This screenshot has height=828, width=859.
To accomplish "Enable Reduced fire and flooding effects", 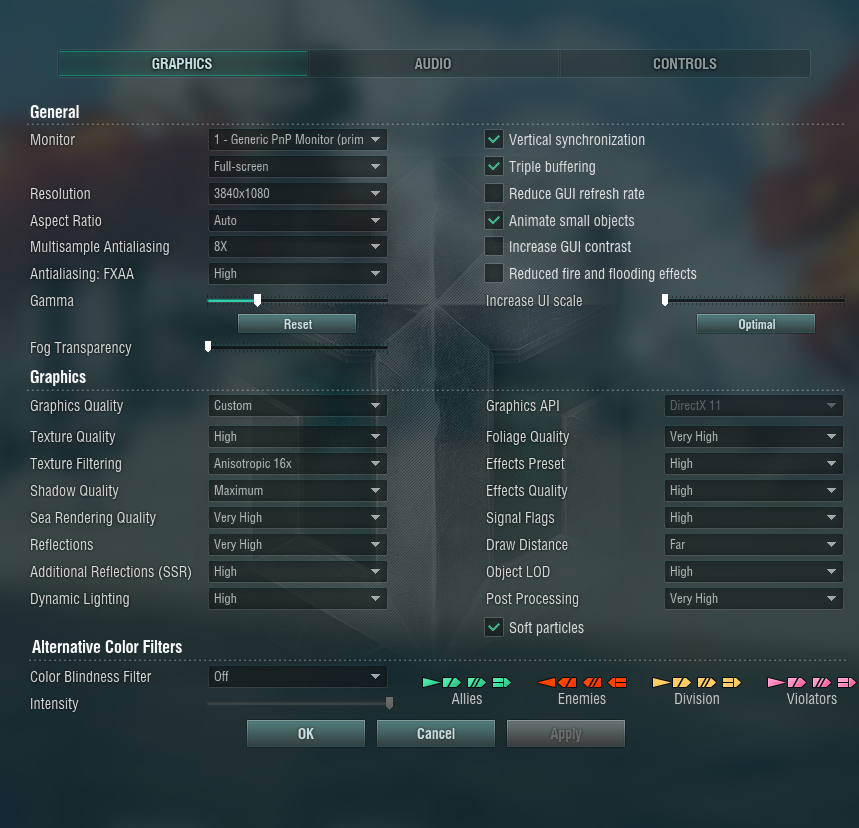I will coord(494,274).
